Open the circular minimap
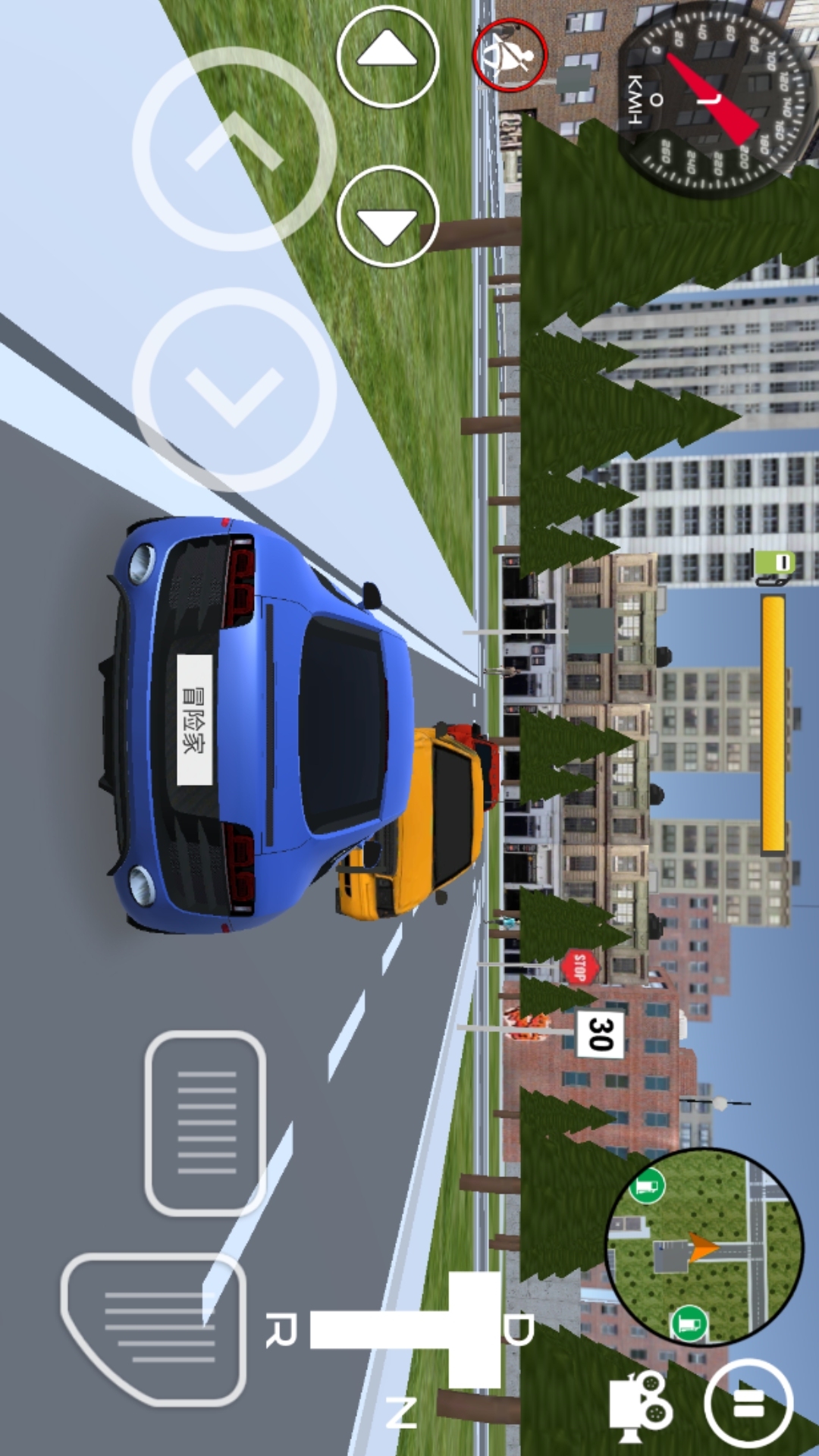The height and width of the screenshot is (1456, 819). [704, 1246]
